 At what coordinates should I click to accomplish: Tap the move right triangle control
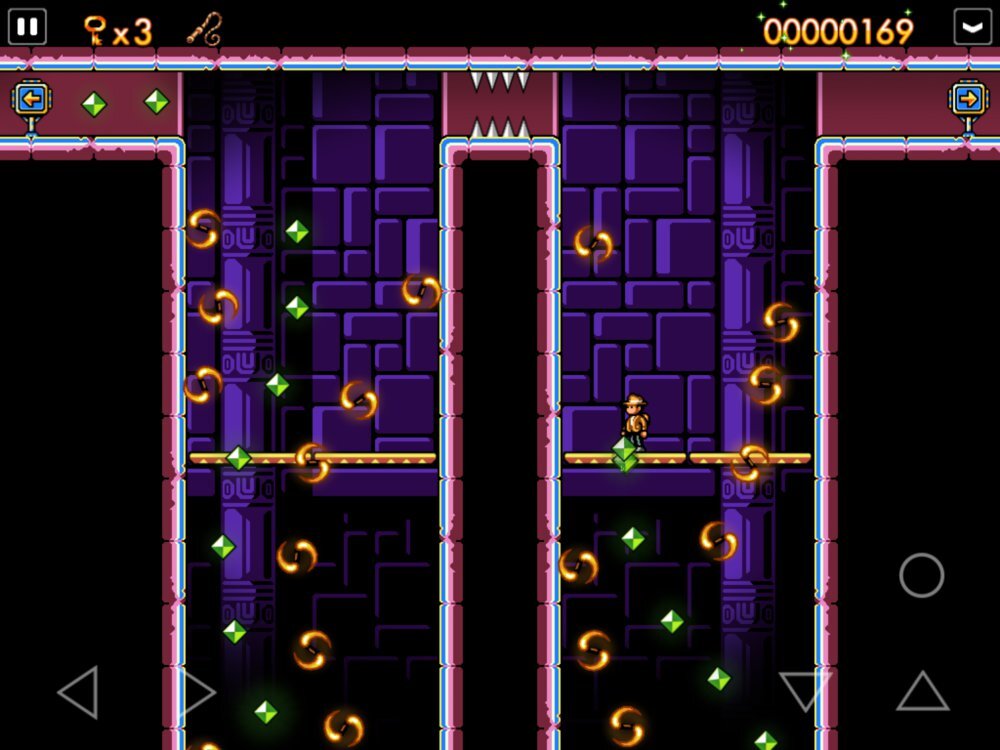pyautogui.click(x=197, y=692)
